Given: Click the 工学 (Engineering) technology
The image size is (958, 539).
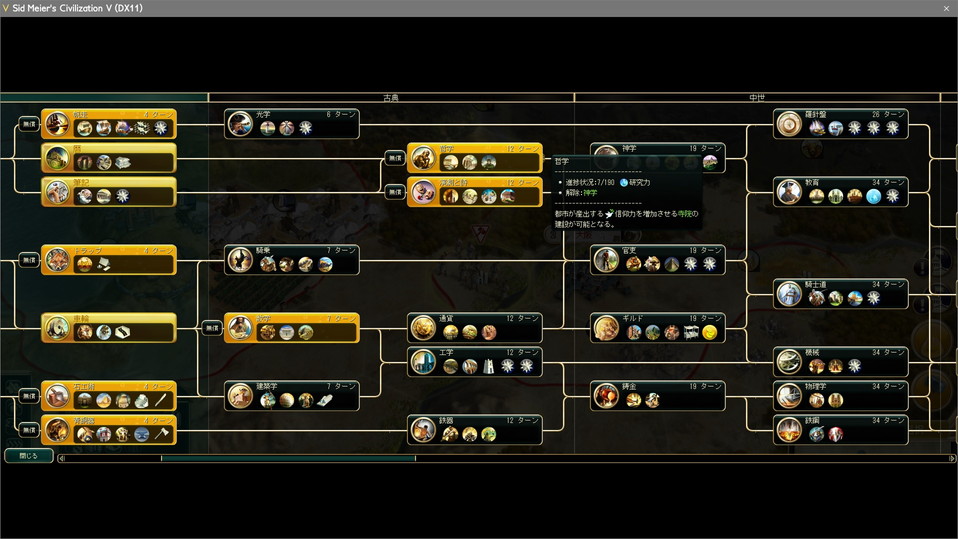Looking at the screenshot, I should (474, 361).
